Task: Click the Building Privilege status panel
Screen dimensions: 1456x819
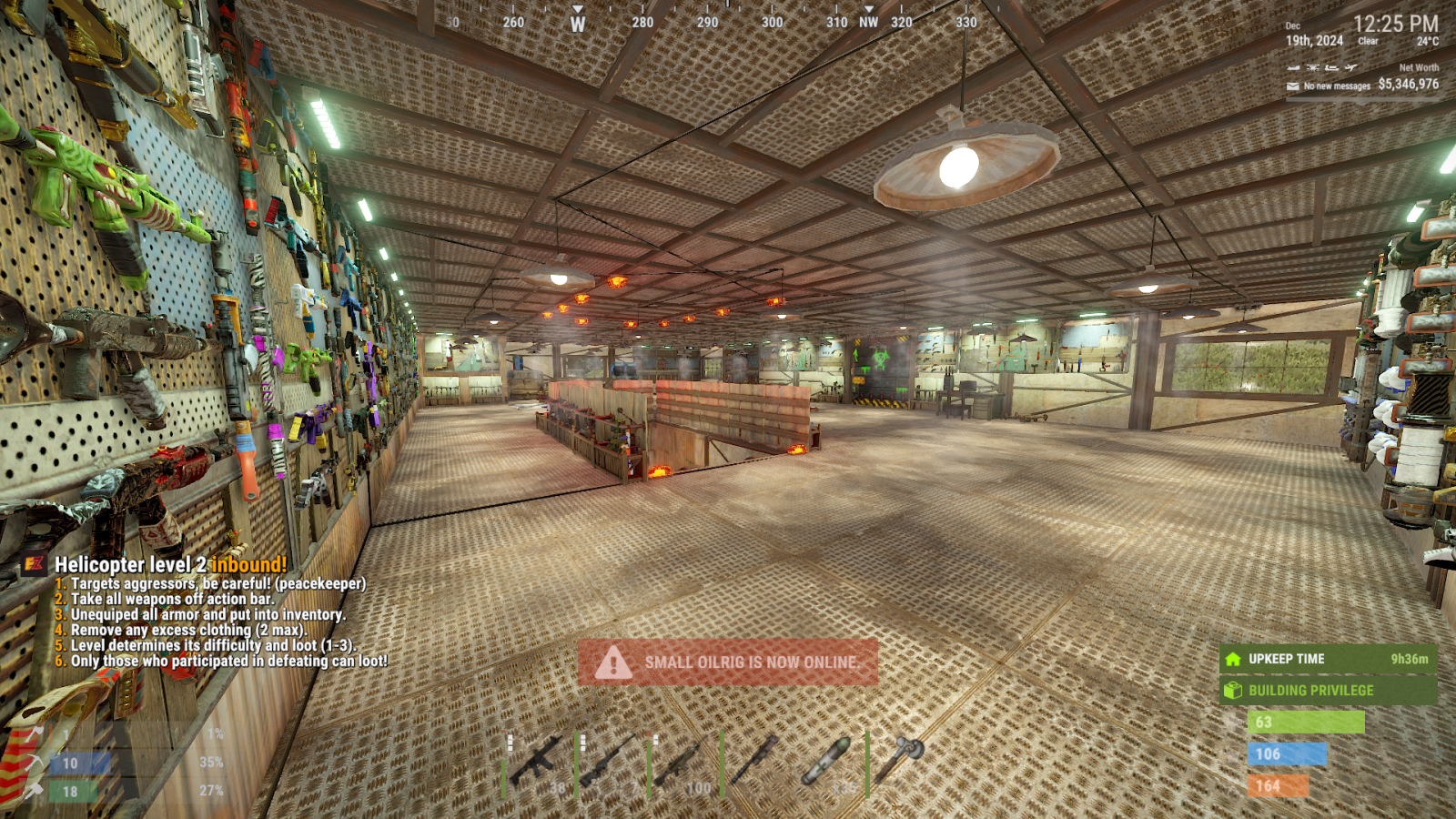Action: pos(1328,691)
